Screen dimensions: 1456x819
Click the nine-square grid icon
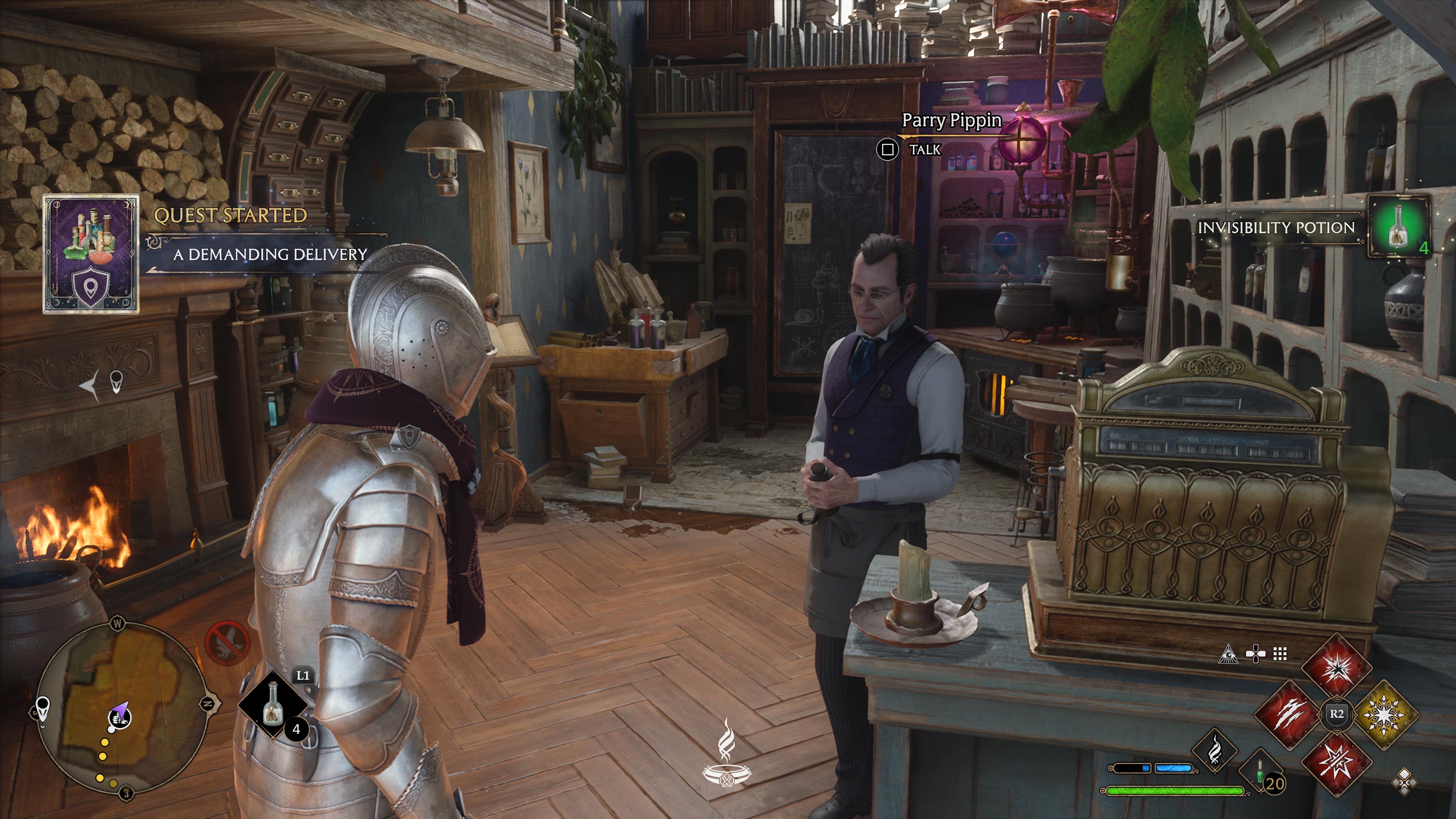(1280, 654)
